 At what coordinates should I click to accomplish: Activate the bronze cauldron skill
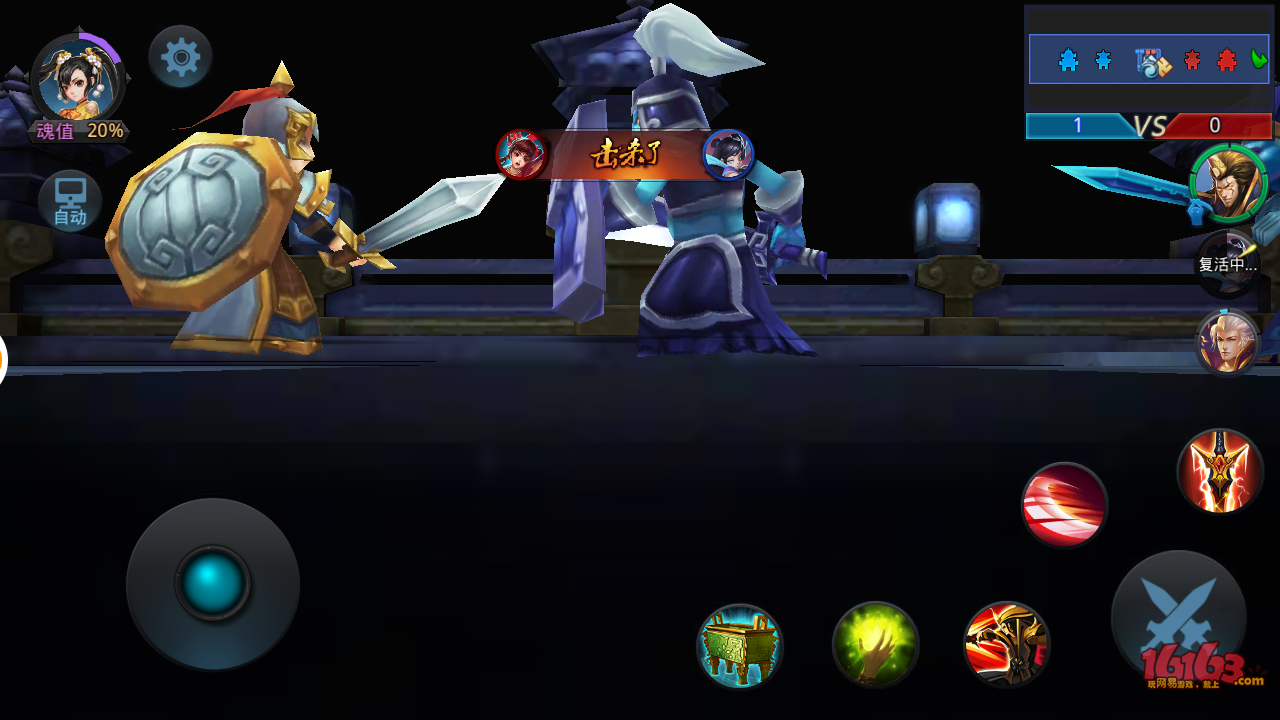click(x=740, y=645)
